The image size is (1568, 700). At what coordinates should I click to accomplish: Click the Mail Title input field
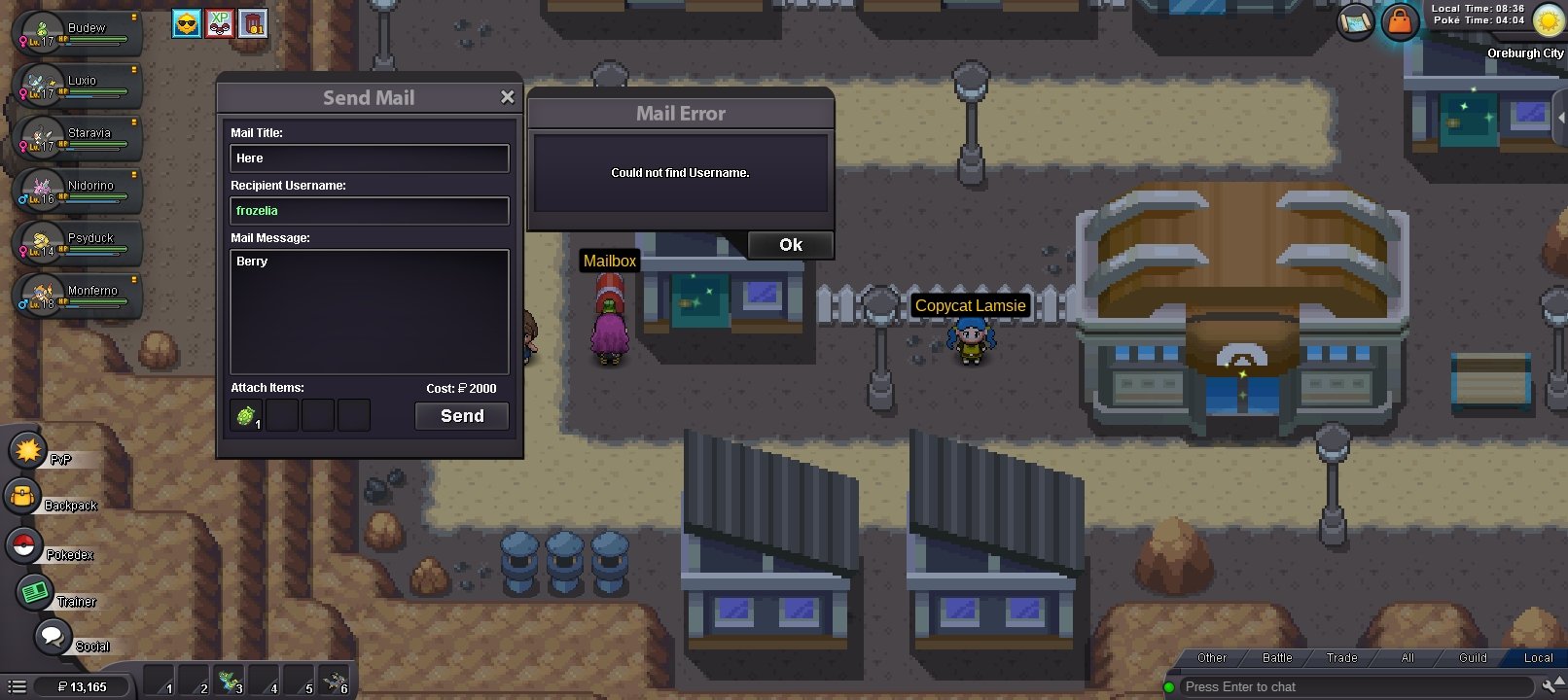tap(369, 157)
